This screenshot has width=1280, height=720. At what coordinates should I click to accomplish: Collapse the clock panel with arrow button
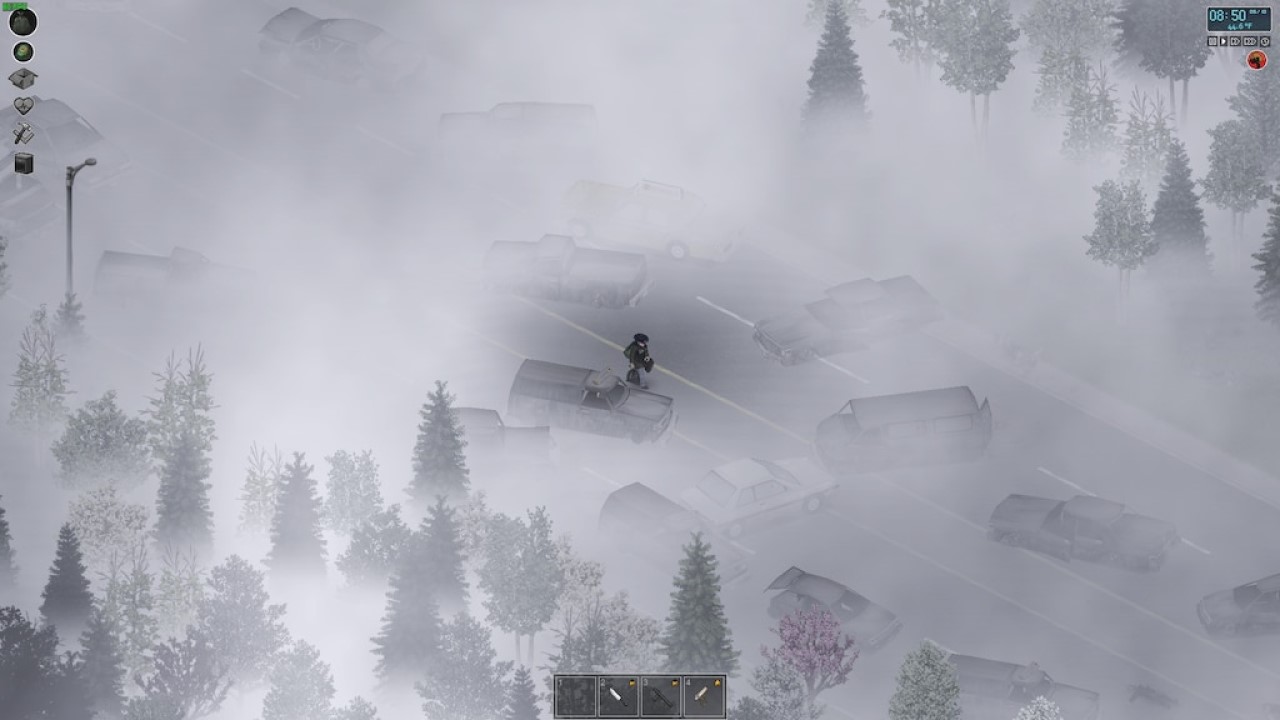[x=1265, y=41]
